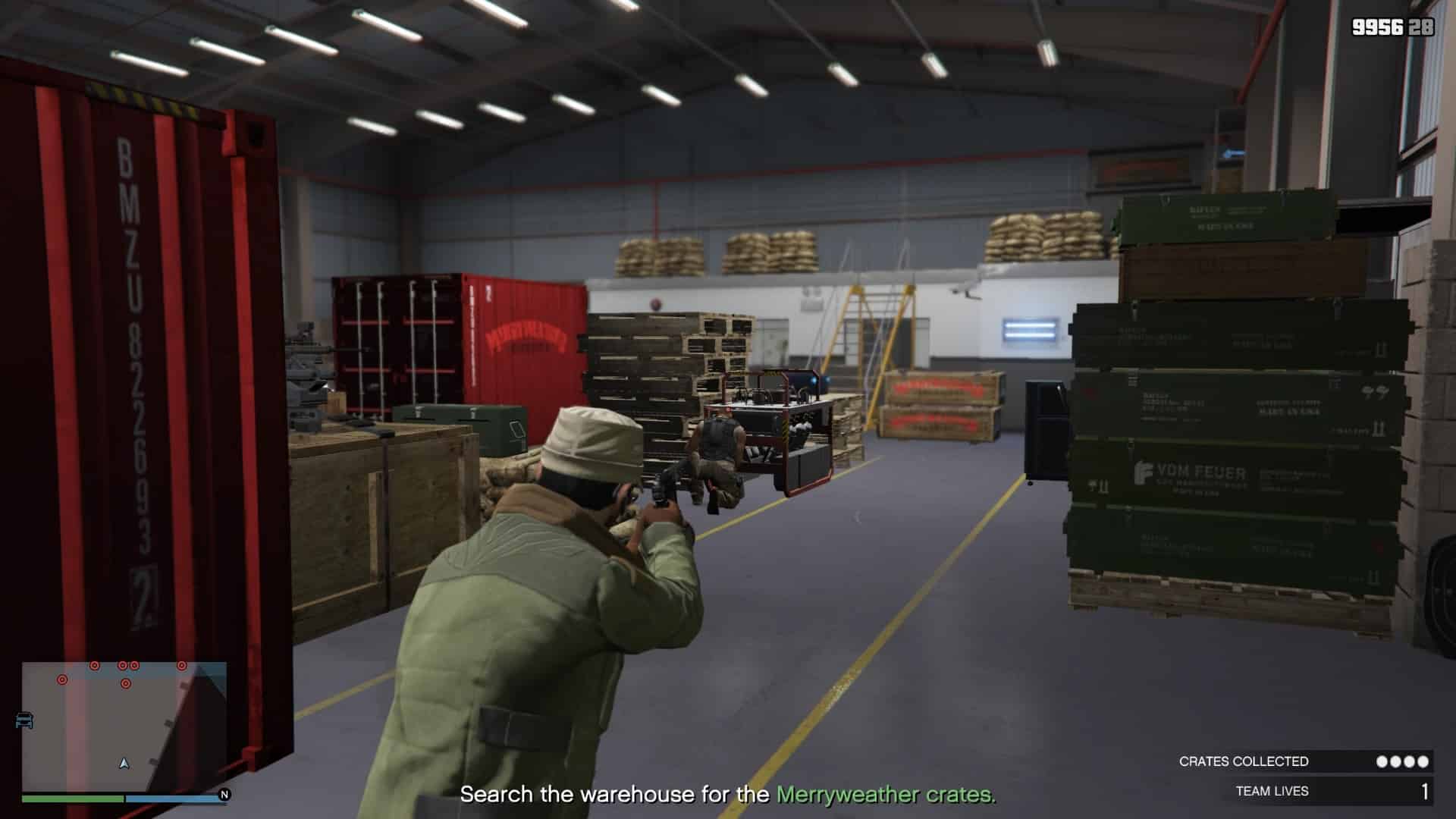
Task: Click the north compass indicator on the minimap
Action: click(224, 795)
